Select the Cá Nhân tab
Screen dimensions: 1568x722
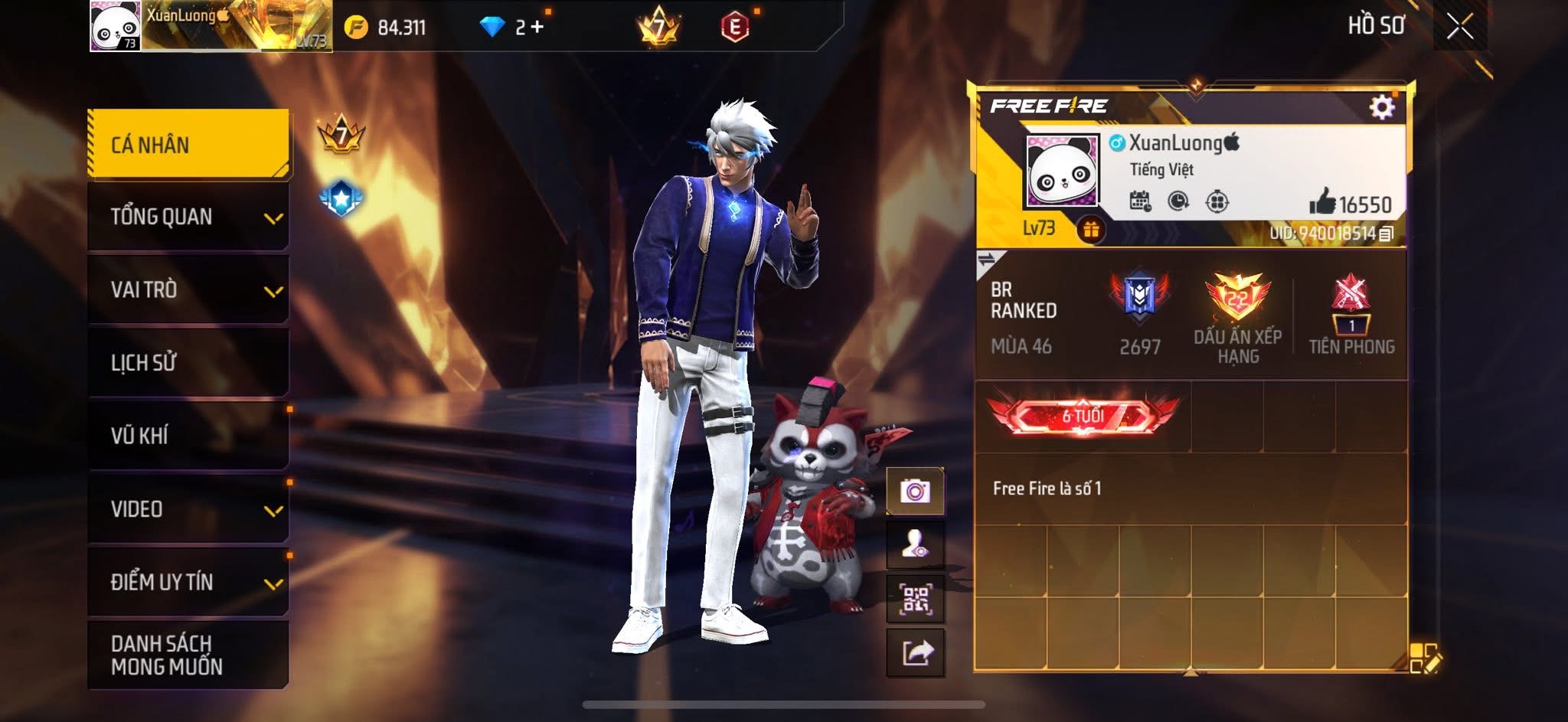[188, 145]
